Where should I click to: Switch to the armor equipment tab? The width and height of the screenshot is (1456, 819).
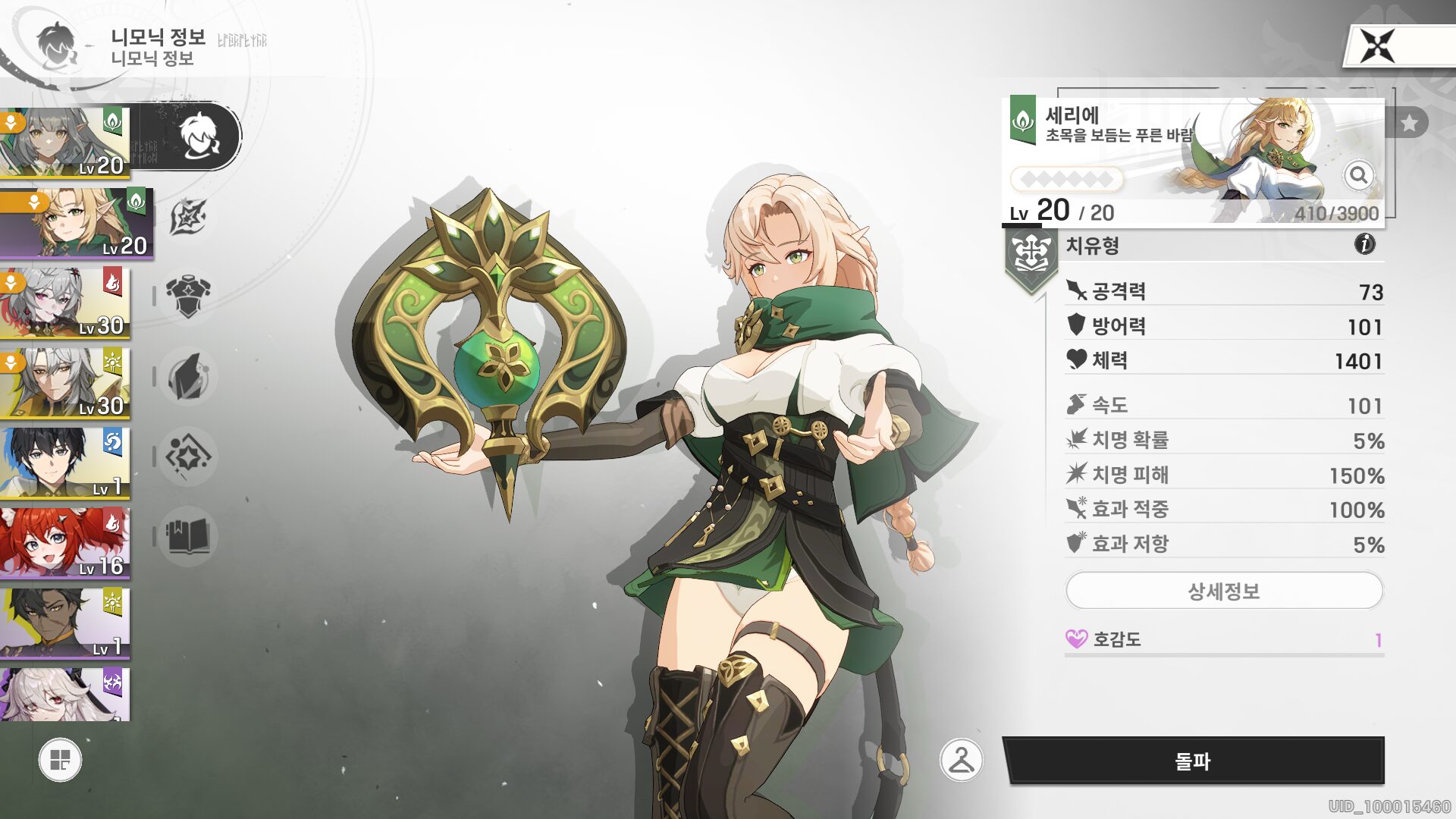click(187, 296)
